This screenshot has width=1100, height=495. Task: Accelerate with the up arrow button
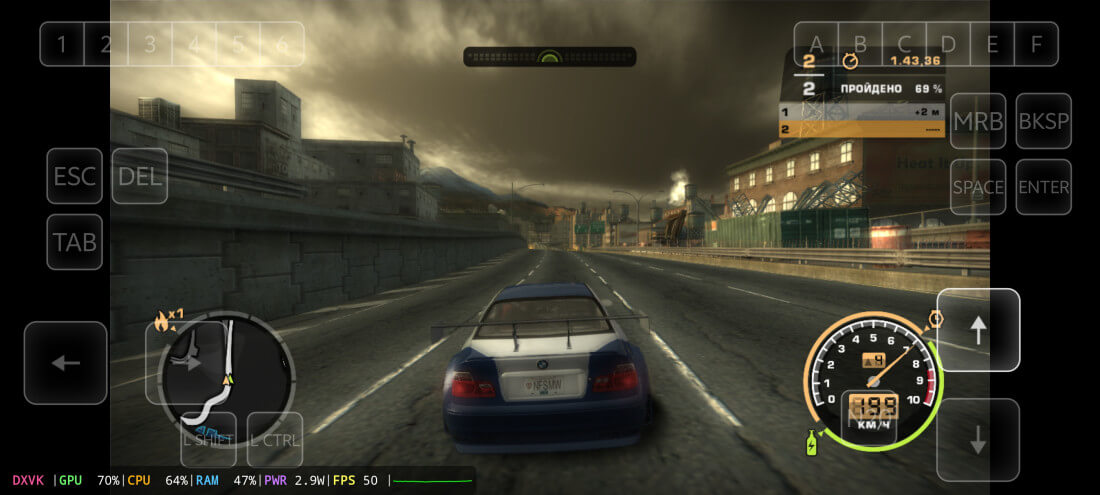pyautogui.click(x=978, y=330)
